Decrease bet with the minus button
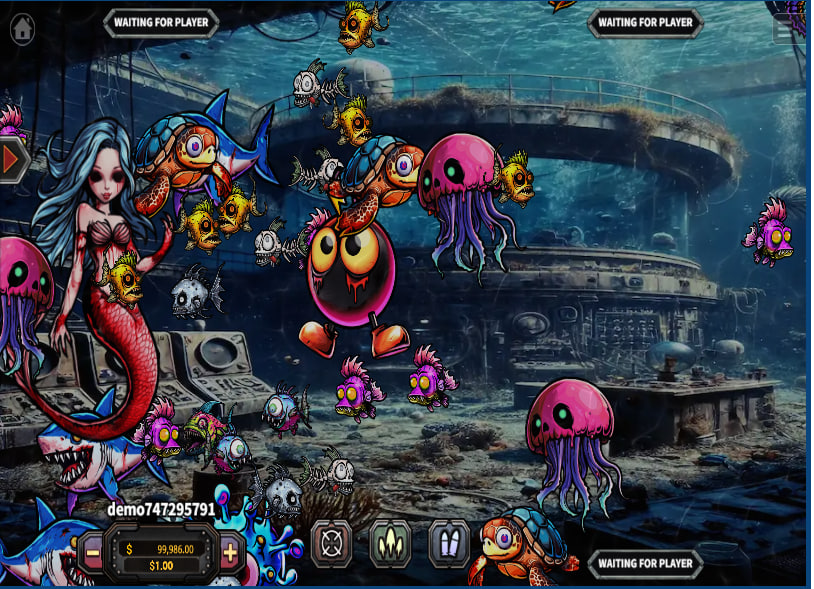The image size is (814, 589). coord(92,551)
